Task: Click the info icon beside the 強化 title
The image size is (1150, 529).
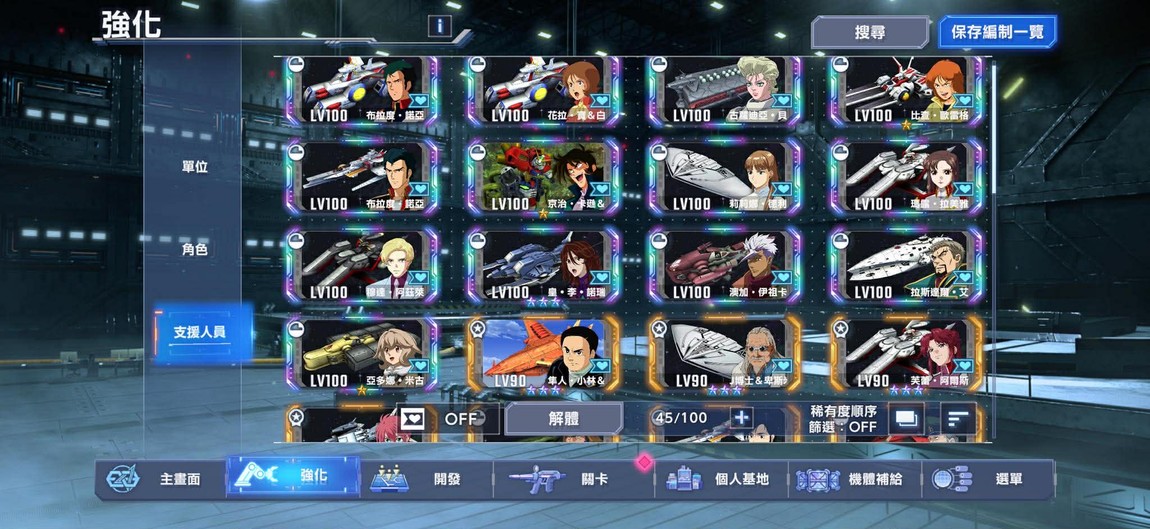Action: [437, 26]
